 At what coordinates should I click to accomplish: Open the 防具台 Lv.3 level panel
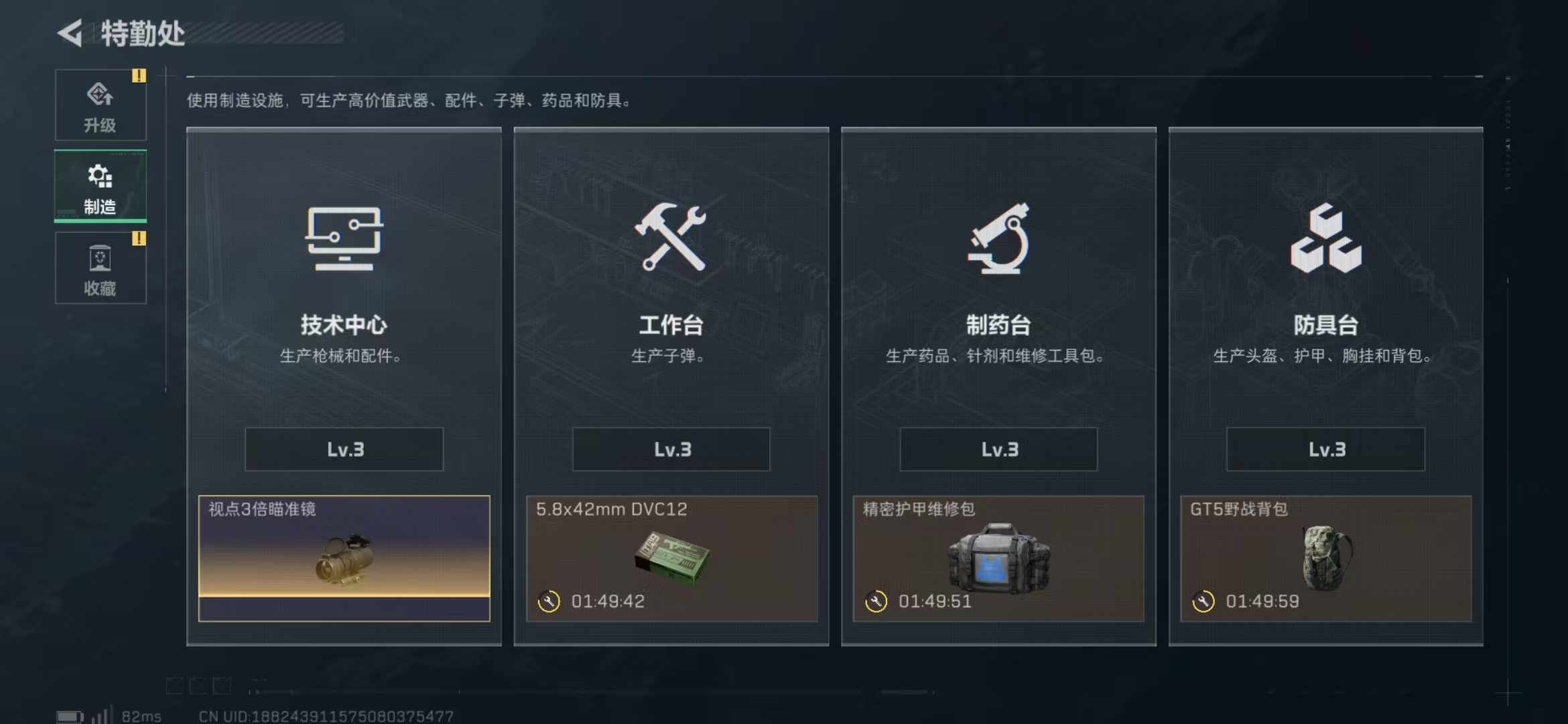(1325, 449)
